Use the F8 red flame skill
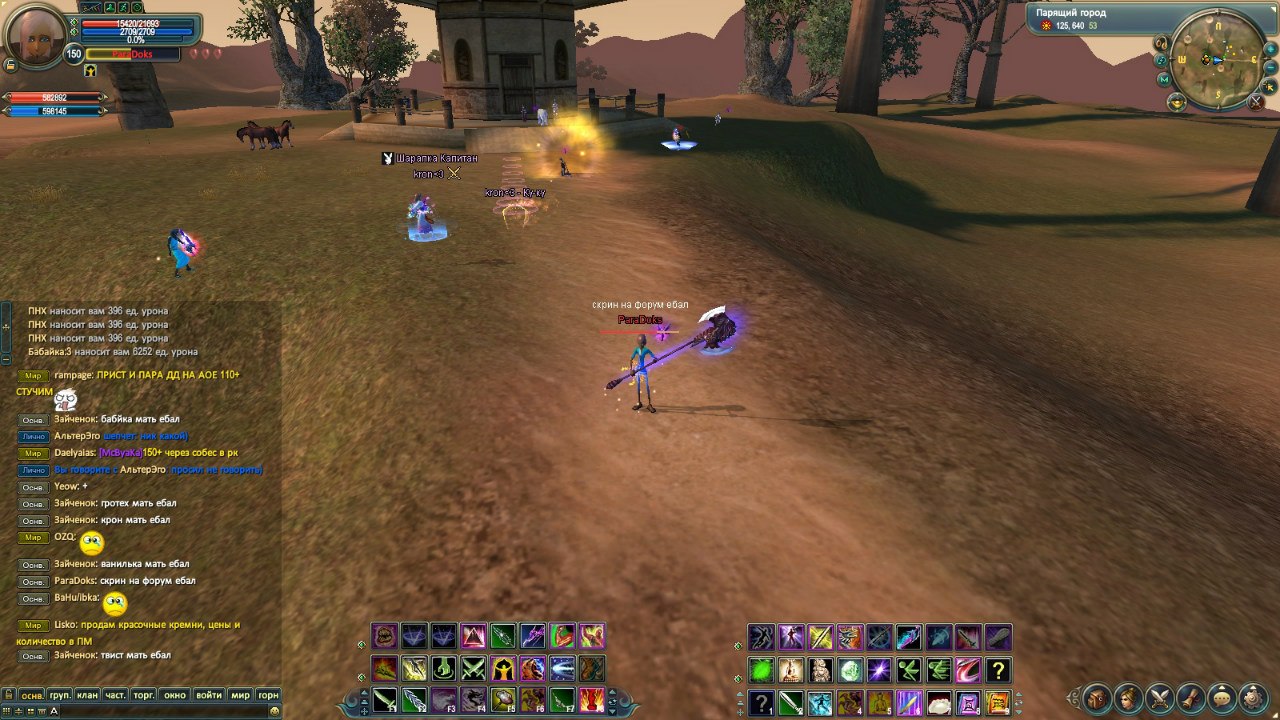The image size is (1280, 720). [592, 699]
